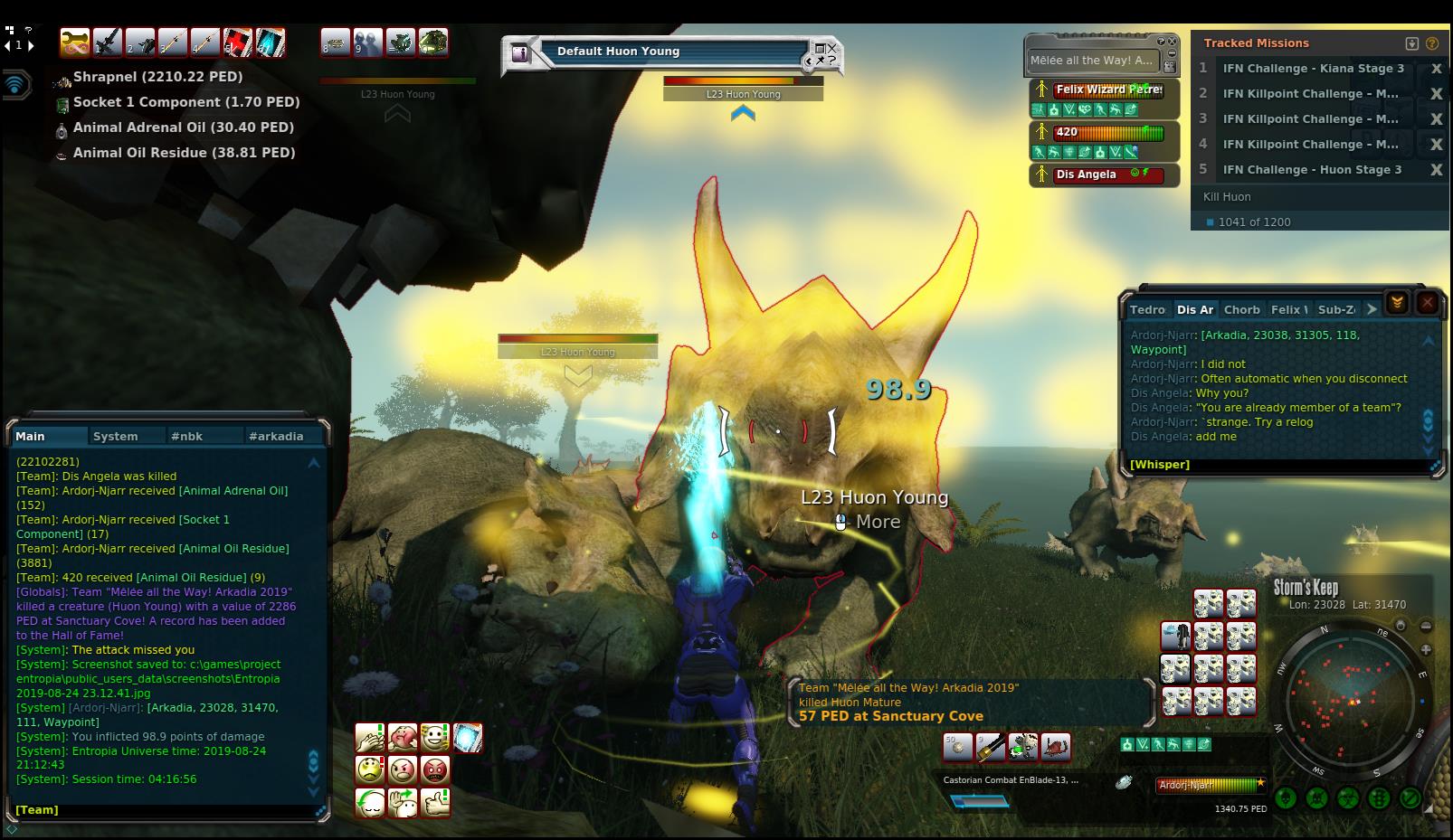Select the IFN Challenge - Huon Stage 3 mission
Viewport: 1453px width, 840px height.
pyautogui.click(x=1312, y=170)
